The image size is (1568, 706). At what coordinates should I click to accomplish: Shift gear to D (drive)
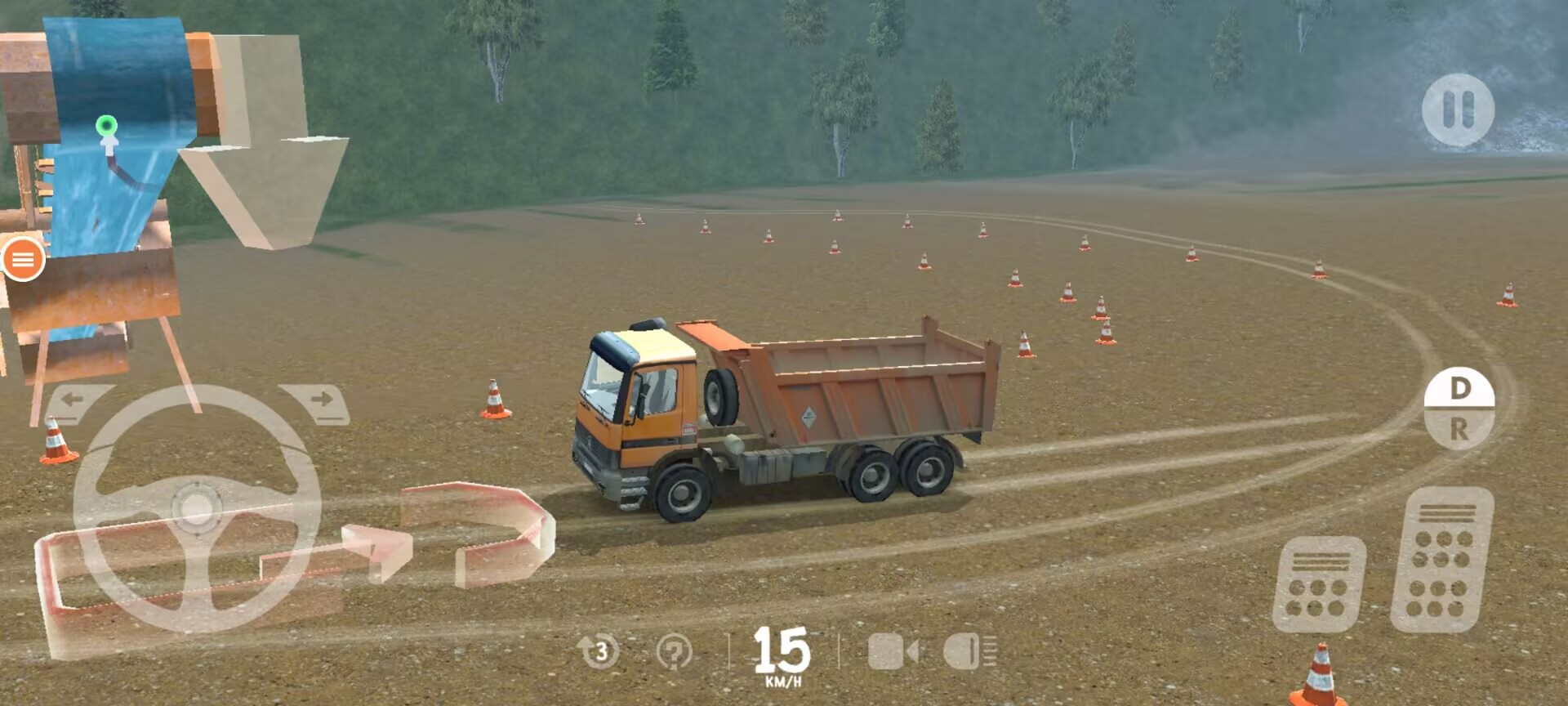coord(1459,388)
